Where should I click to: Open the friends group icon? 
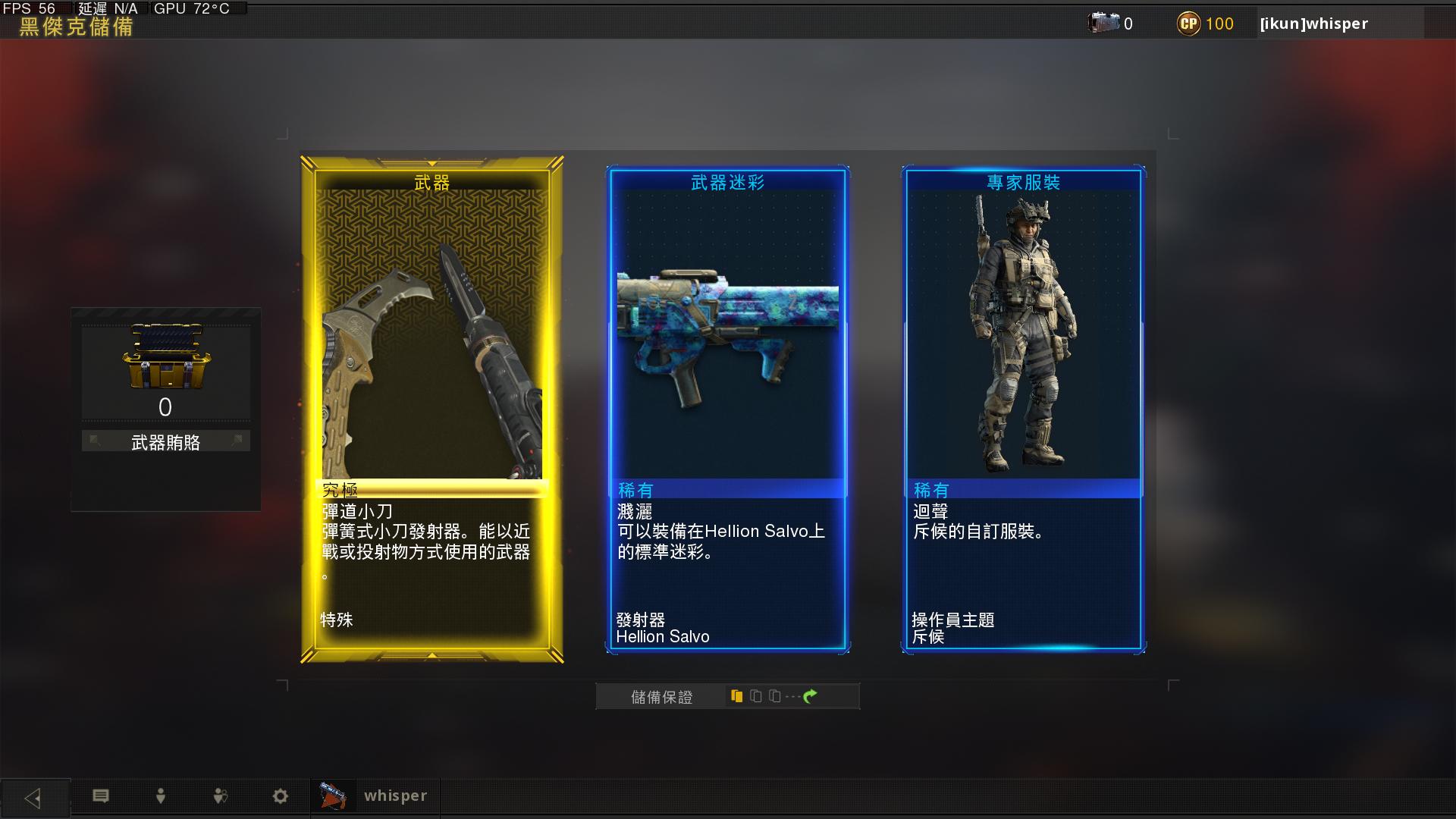pos(220,796)
